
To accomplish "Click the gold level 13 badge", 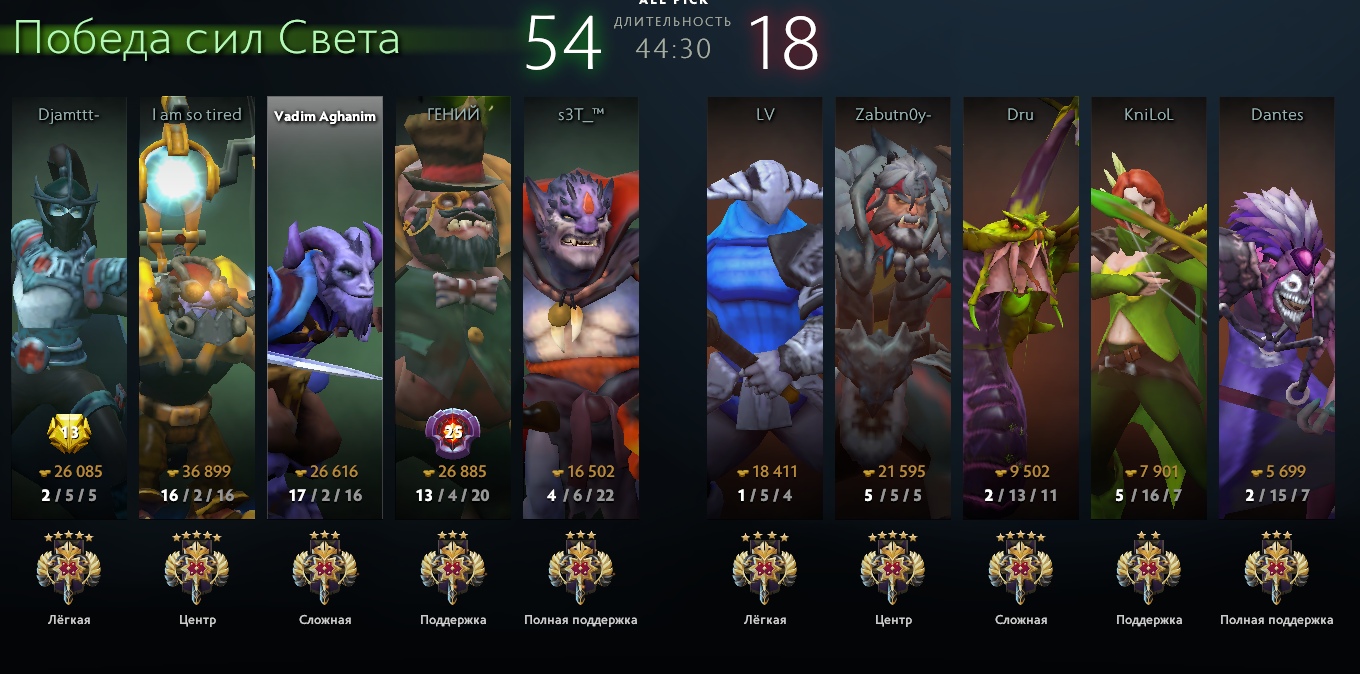I will point(69,433).
